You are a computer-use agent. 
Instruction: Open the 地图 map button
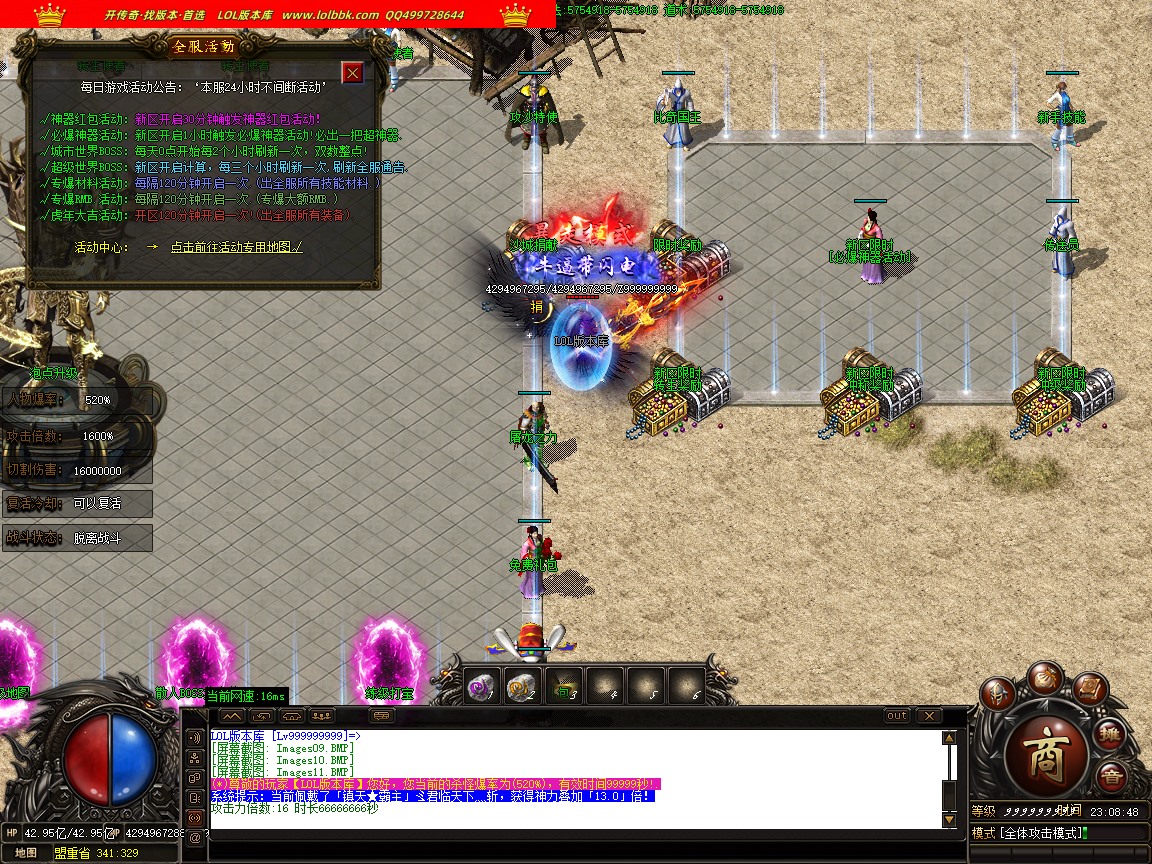click(26, 853)
